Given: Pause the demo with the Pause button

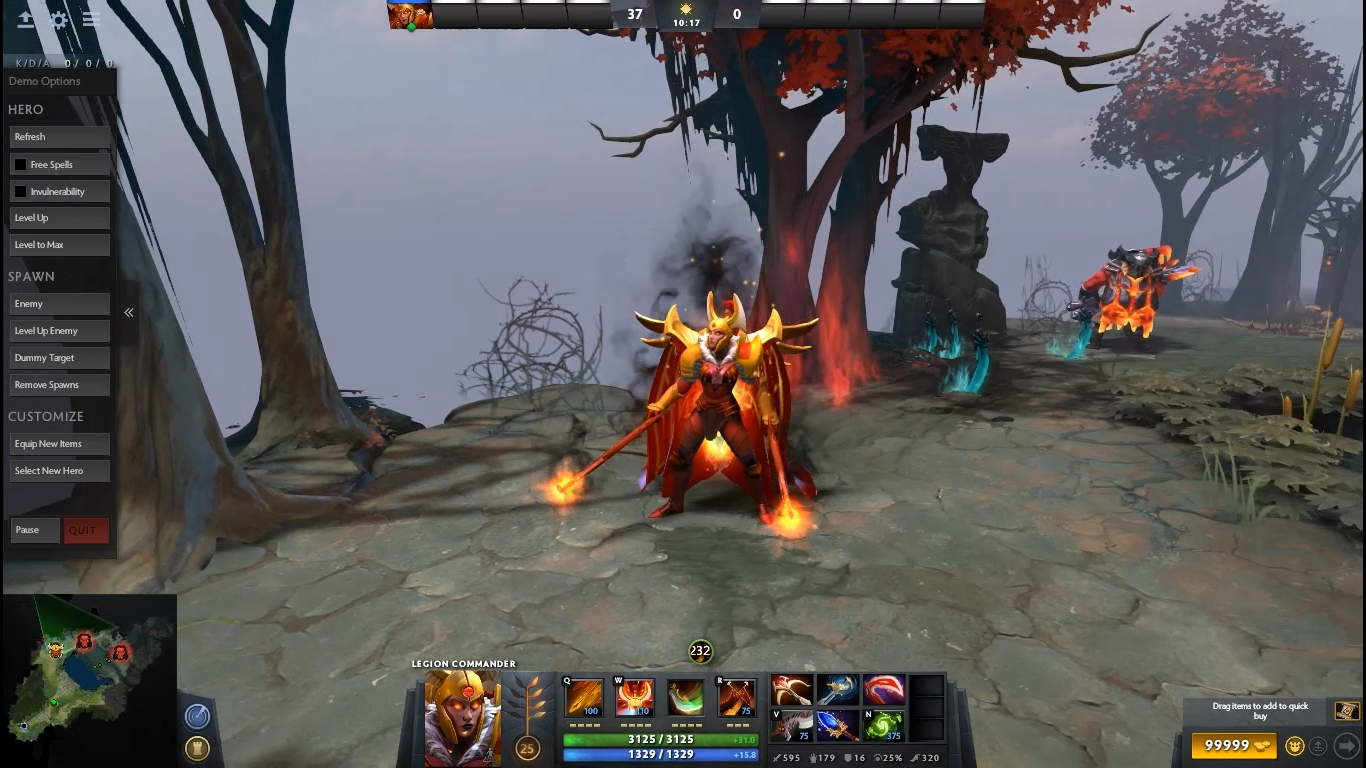Looking at the screenshot, I should tap(35, 530).
